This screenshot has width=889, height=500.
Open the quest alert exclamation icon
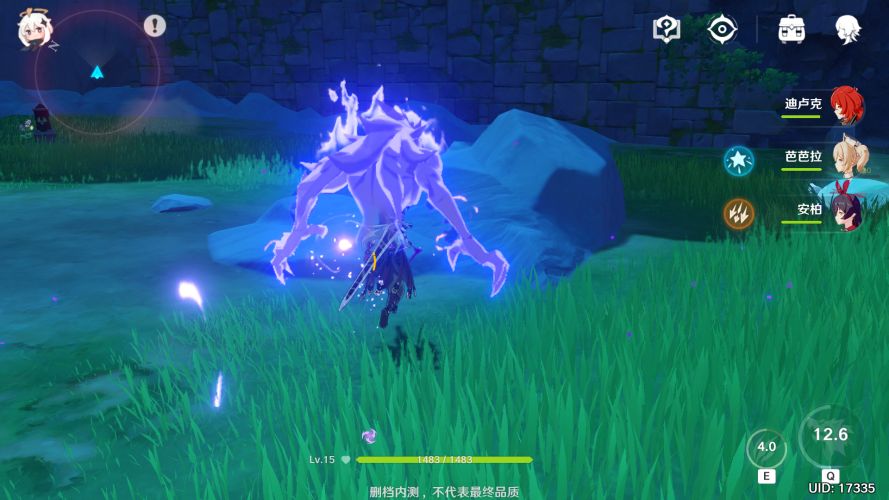(154, 26)
